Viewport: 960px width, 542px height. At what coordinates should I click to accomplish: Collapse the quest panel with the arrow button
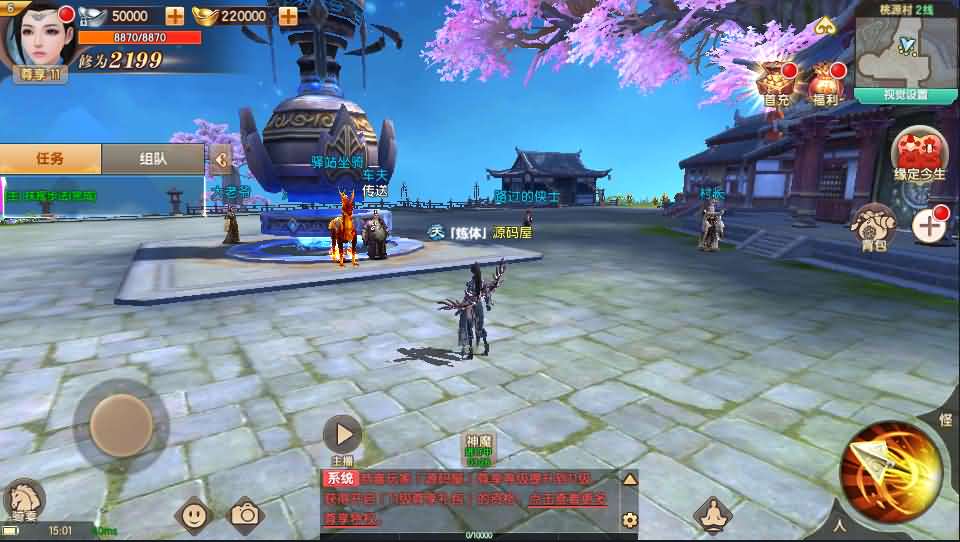pyautogui.click(x=220, y=158)
